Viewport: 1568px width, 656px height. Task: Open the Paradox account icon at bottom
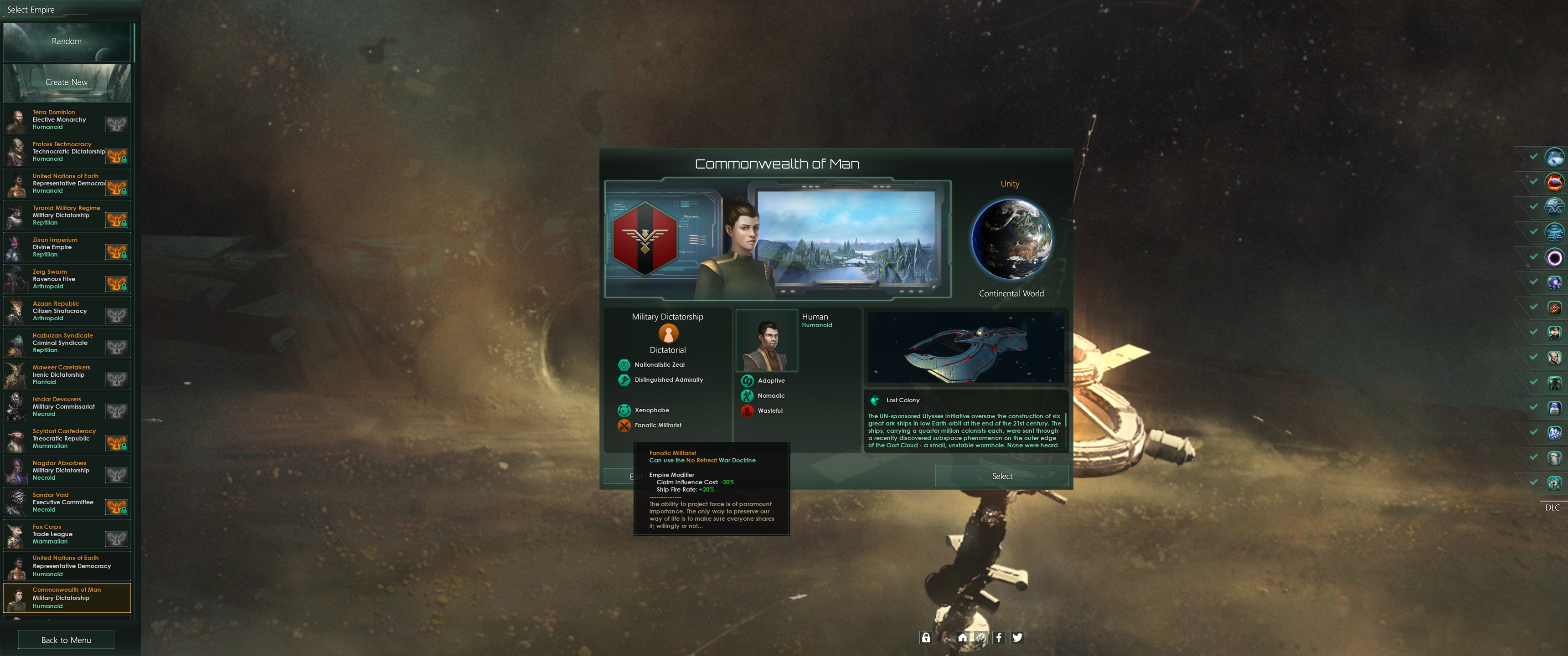point(981,638)
